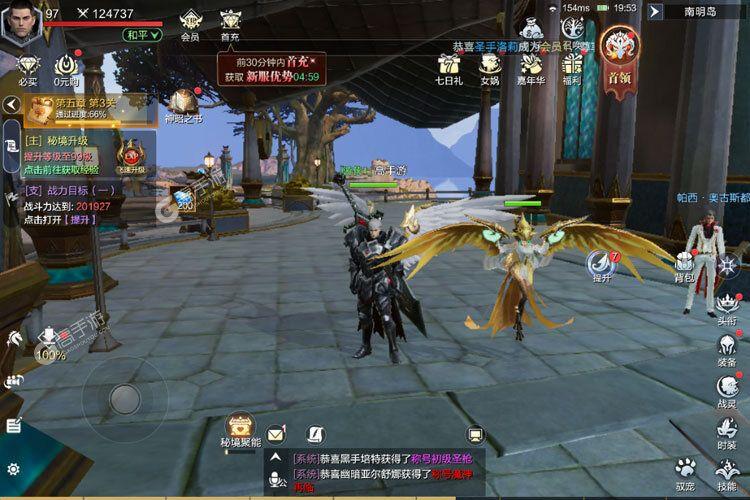
Task: Open the 神昭之书 book icon
Action: 184,105
